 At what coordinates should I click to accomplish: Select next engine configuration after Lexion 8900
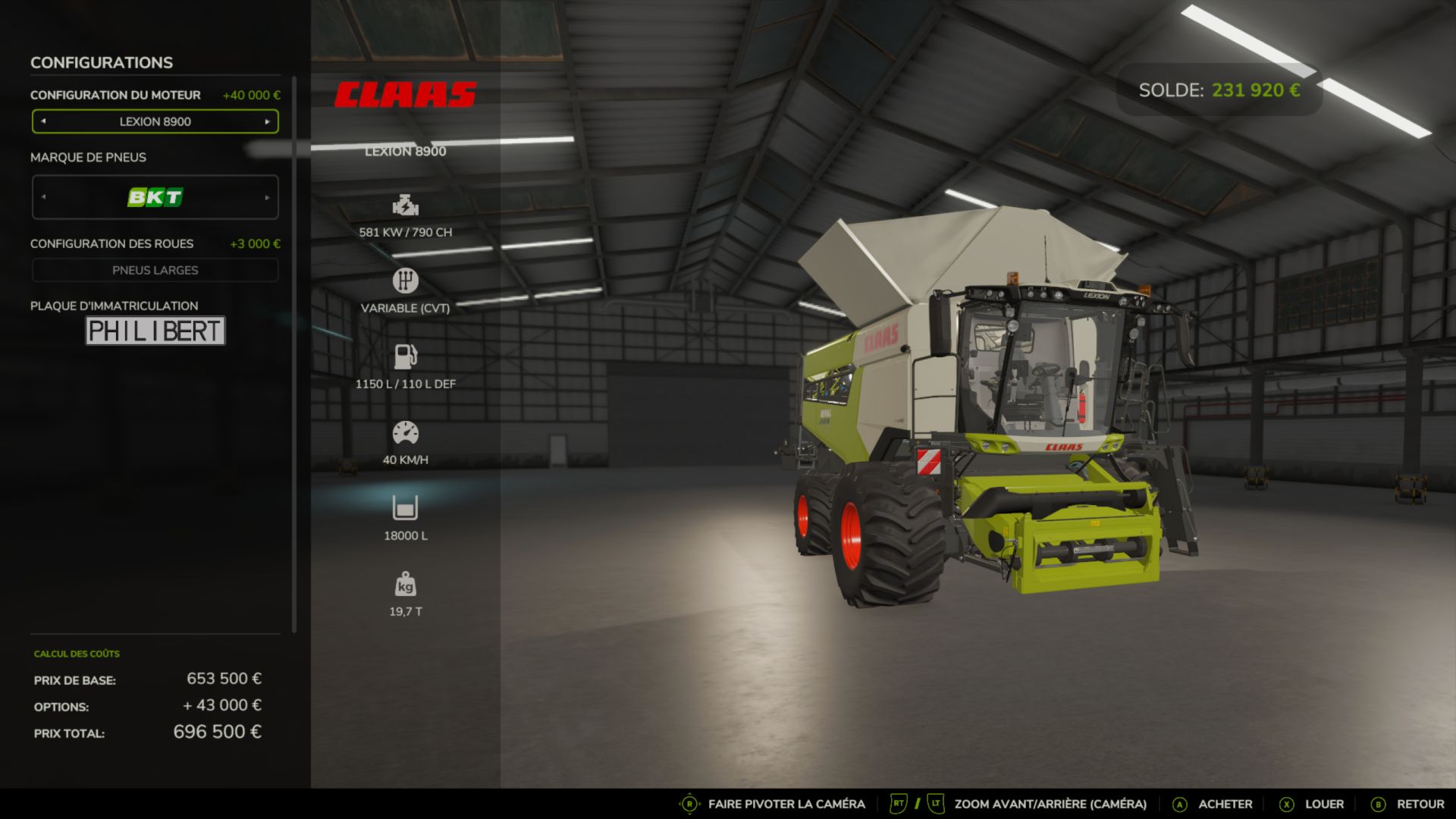[267, 121]
